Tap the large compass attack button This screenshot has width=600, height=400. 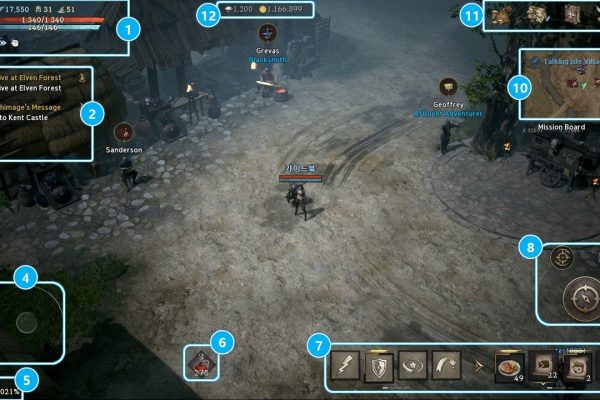point(580,295)
